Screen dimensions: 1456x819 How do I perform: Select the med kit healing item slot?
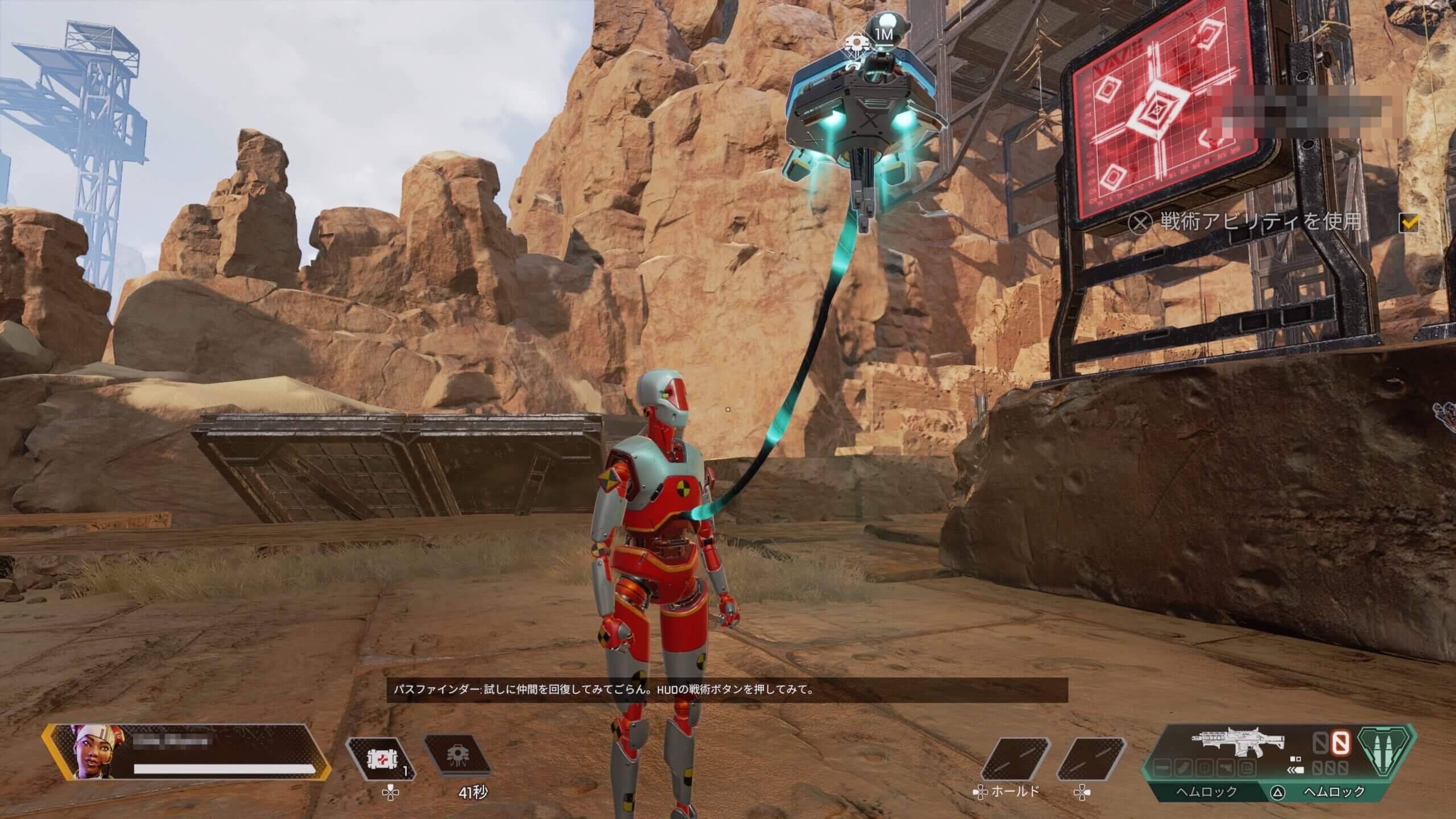[x=380, y=758]
